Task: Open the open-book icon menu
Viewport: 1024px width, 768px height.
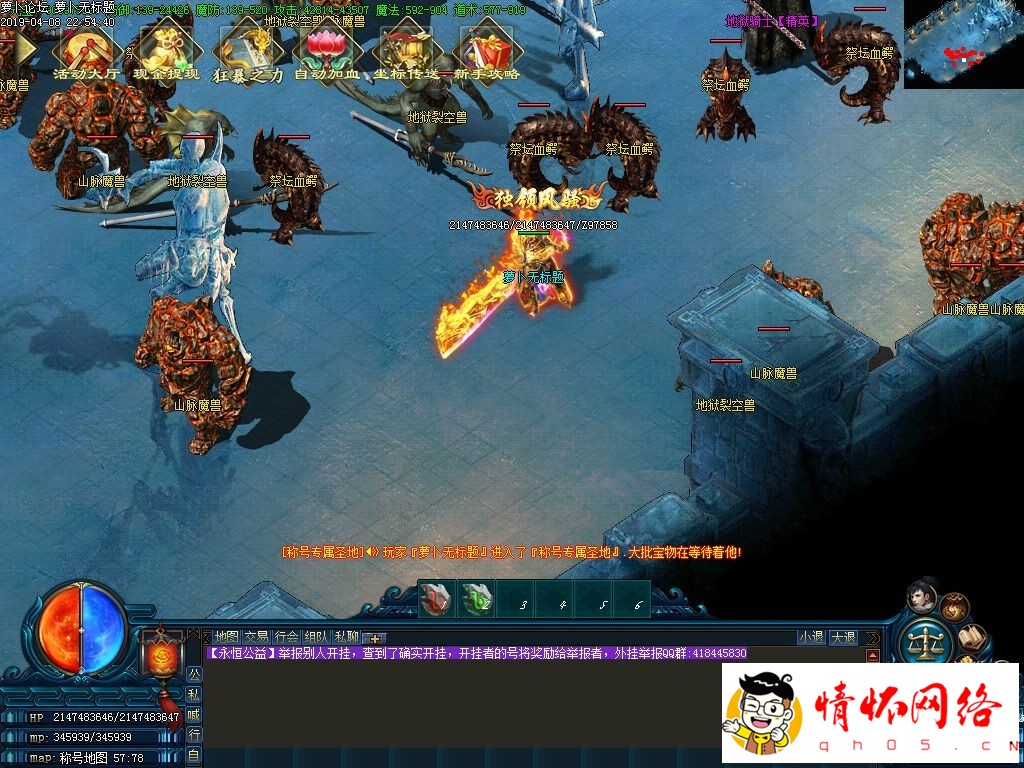Action: coord(973,636)
